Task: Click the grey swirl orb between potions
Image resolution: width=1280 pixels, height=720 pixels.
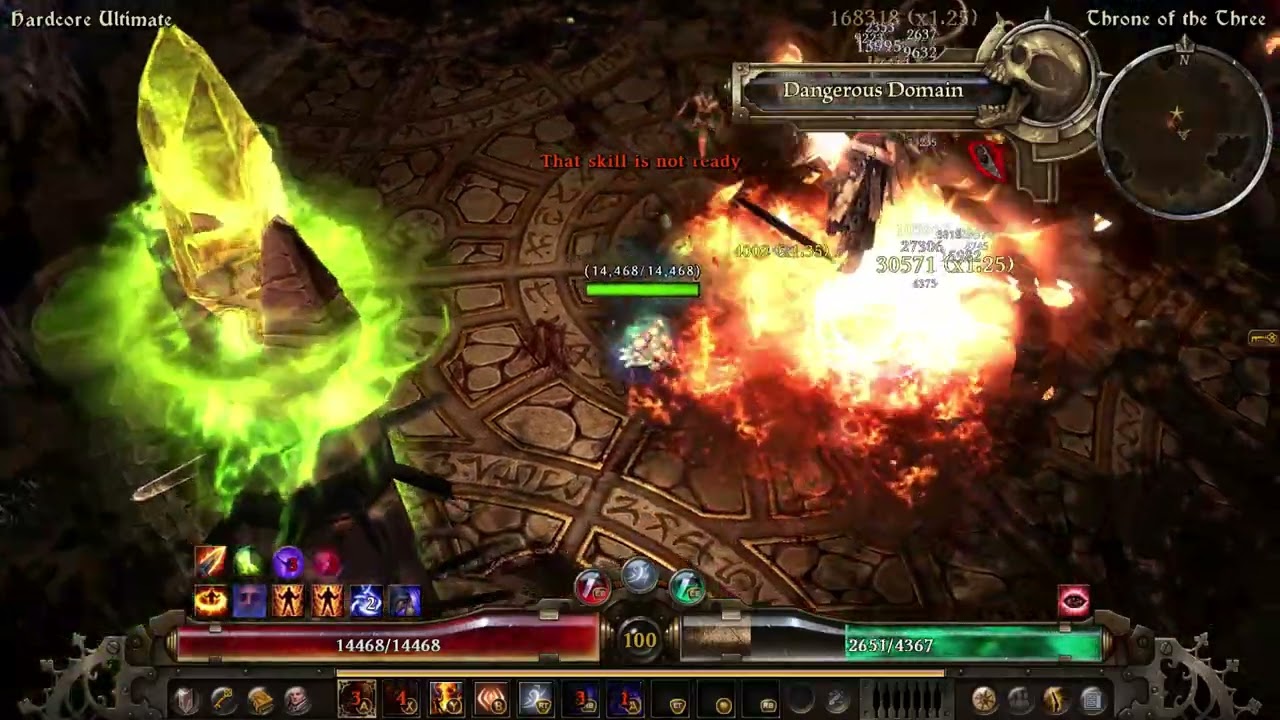Action: tap(640, 574)
